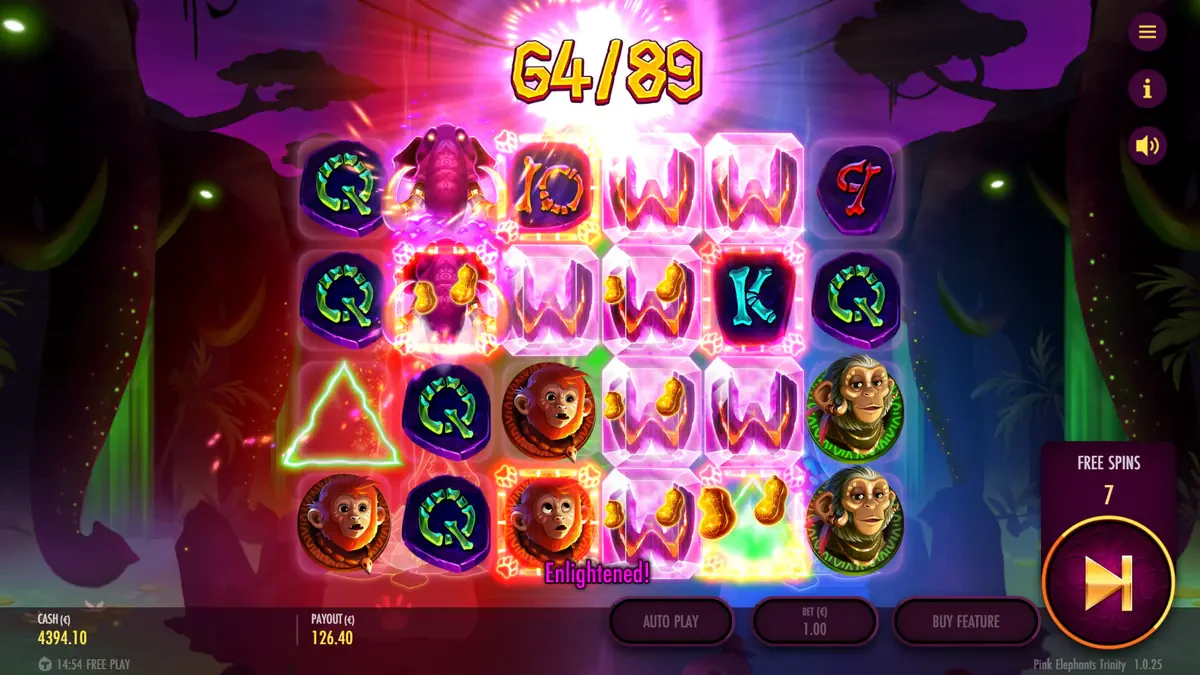Change the bet amount
This screenshot has height=675, width=1200.
click(814, 621)
